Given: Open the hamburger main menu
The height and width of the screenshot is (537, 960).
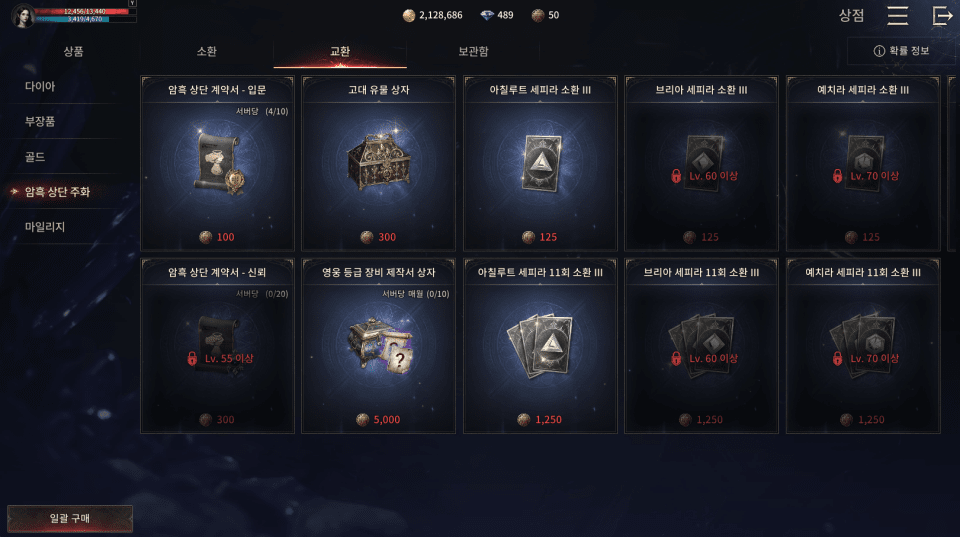Looking at the screenshot, I should pos(897,15).
